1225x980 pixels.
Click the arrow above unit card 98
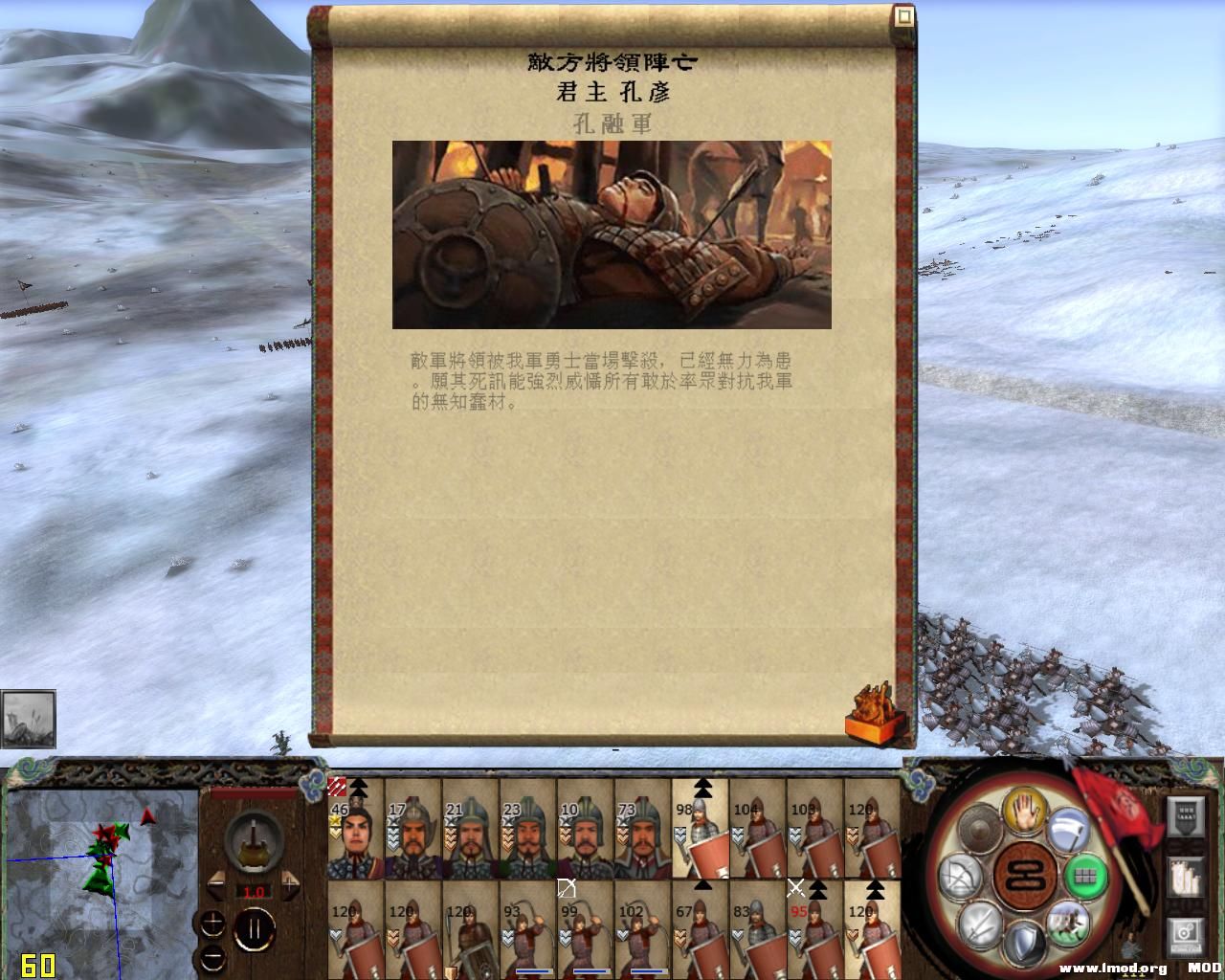pyautogui.click(x=703, y=789)
